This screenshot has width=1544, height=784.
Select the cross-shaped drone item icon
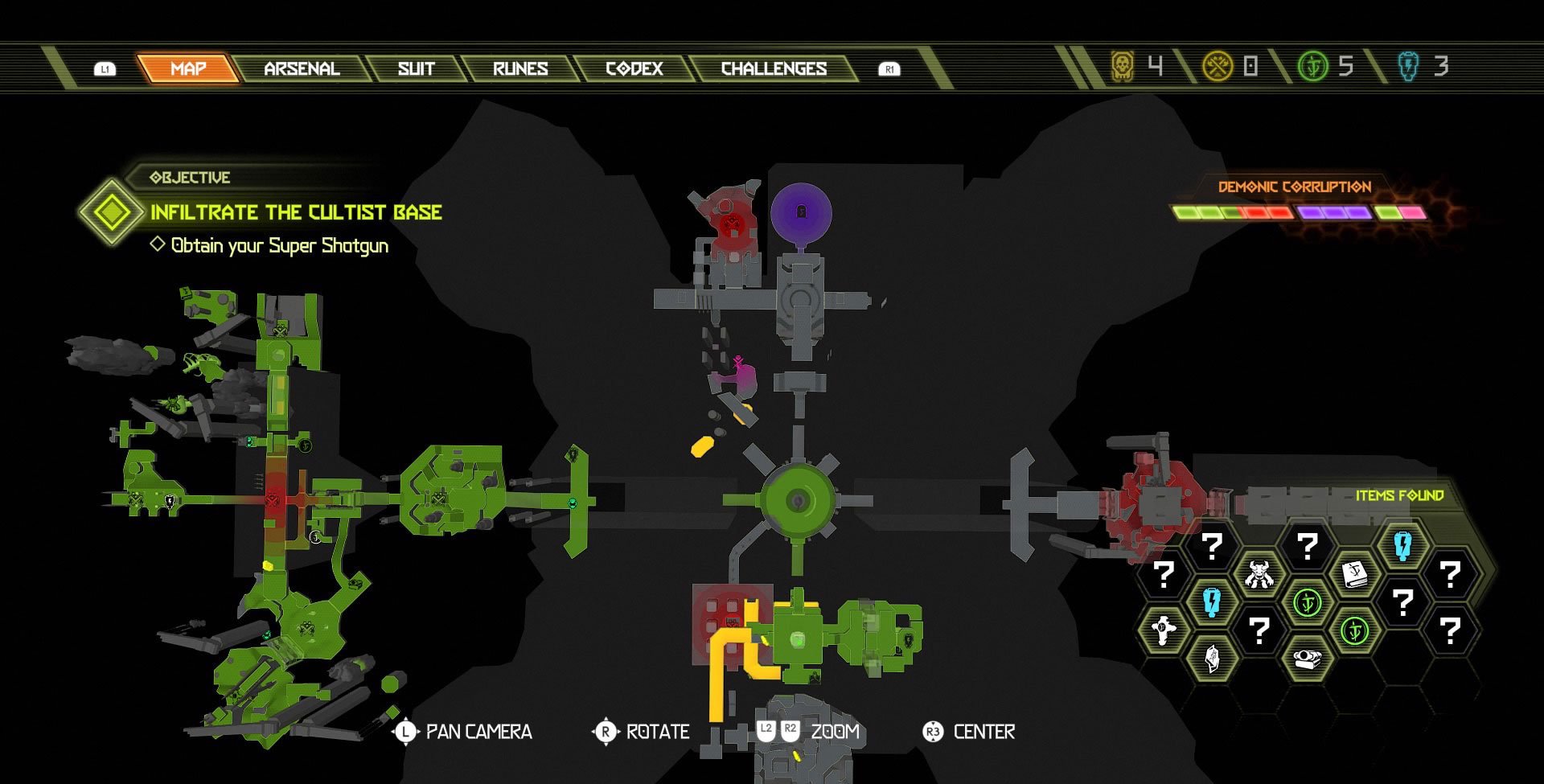pyautogui.click(x=1163, y=629)
